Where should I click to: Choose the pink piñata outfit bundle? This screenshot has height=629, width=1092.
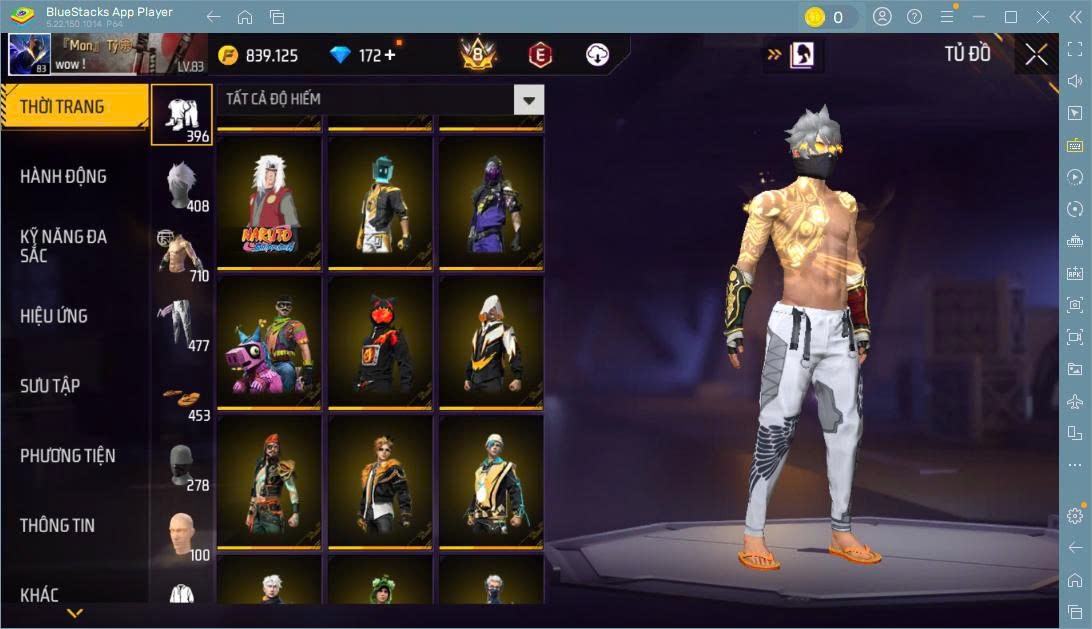(x=270, y=341)
